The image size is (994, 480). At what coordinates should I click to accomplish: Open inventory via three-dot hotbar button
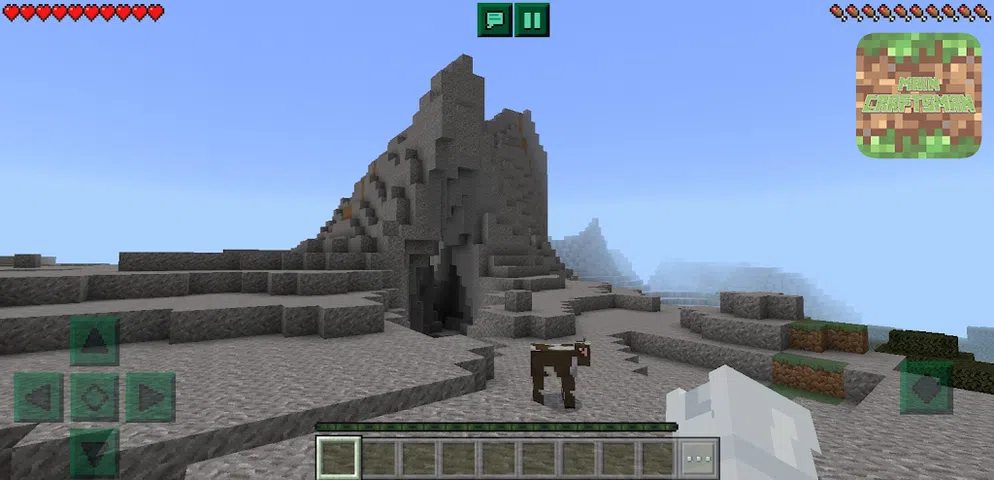pyautogui.click(x=700, y=458)
